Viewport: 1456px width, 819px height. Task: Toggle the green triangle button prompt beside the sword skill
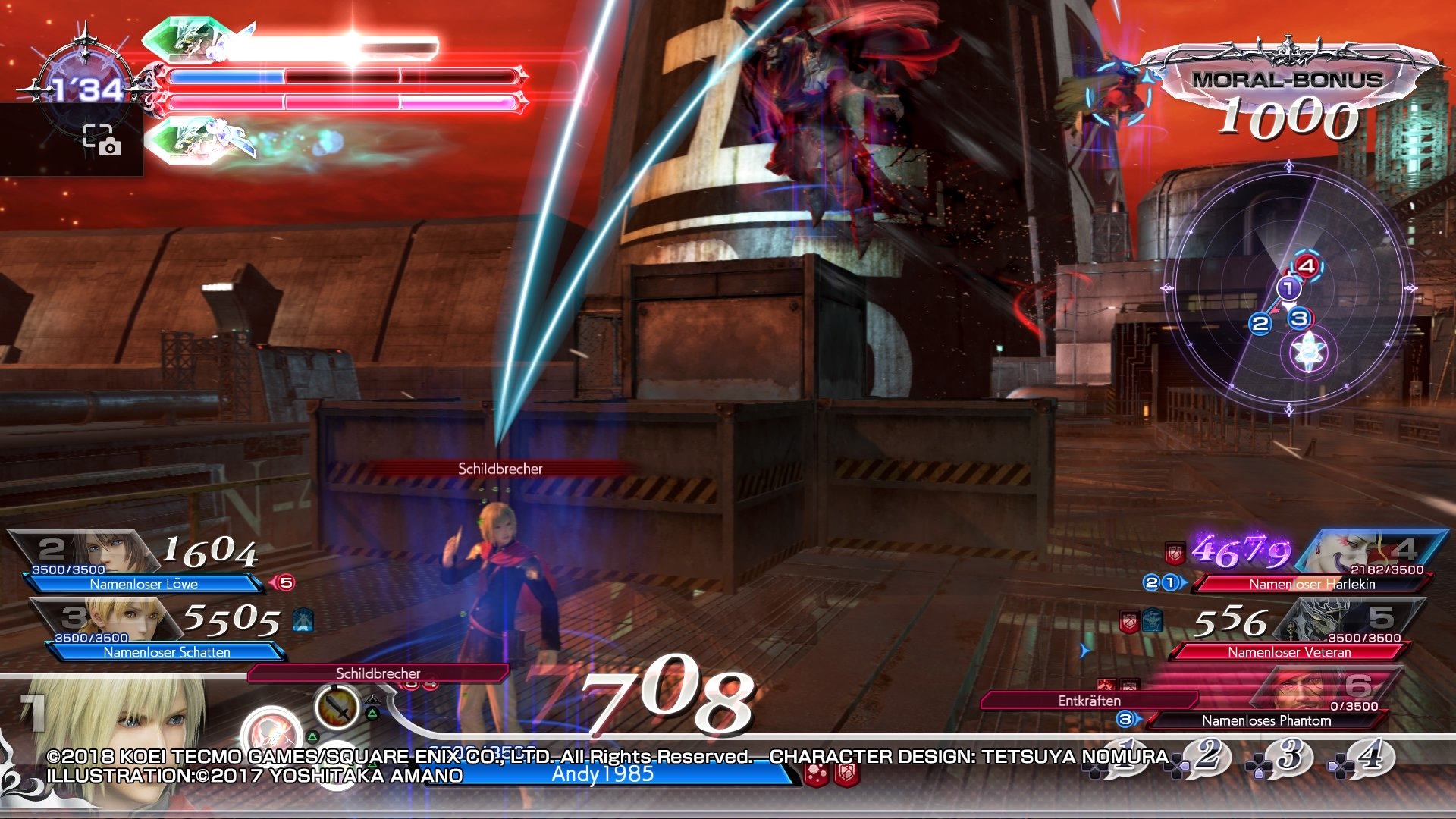372,713
